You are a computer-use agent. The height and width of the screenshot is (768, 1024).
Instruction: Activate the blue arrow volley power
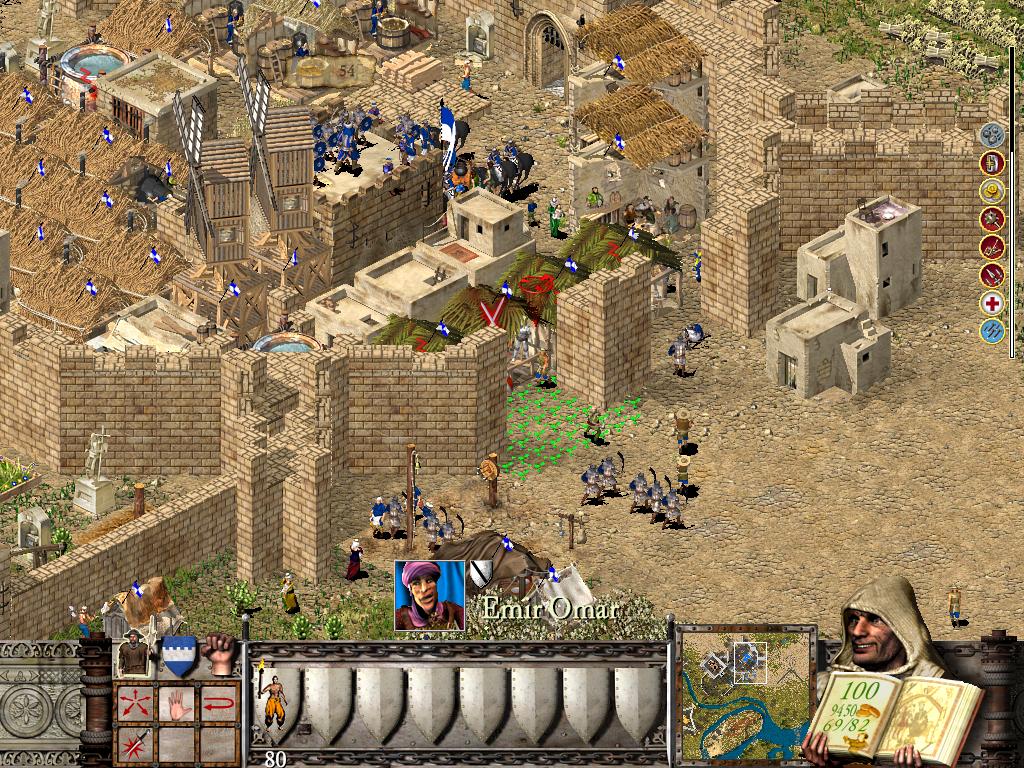click(992, 331)
